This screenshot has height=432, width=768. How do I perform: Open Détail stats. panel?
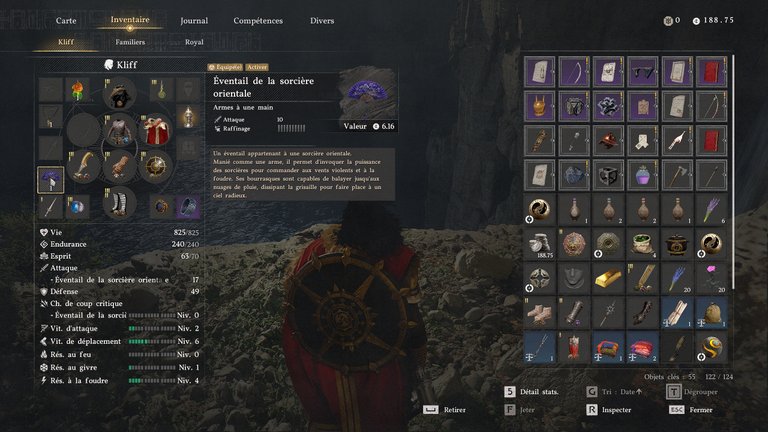[538, 392]
